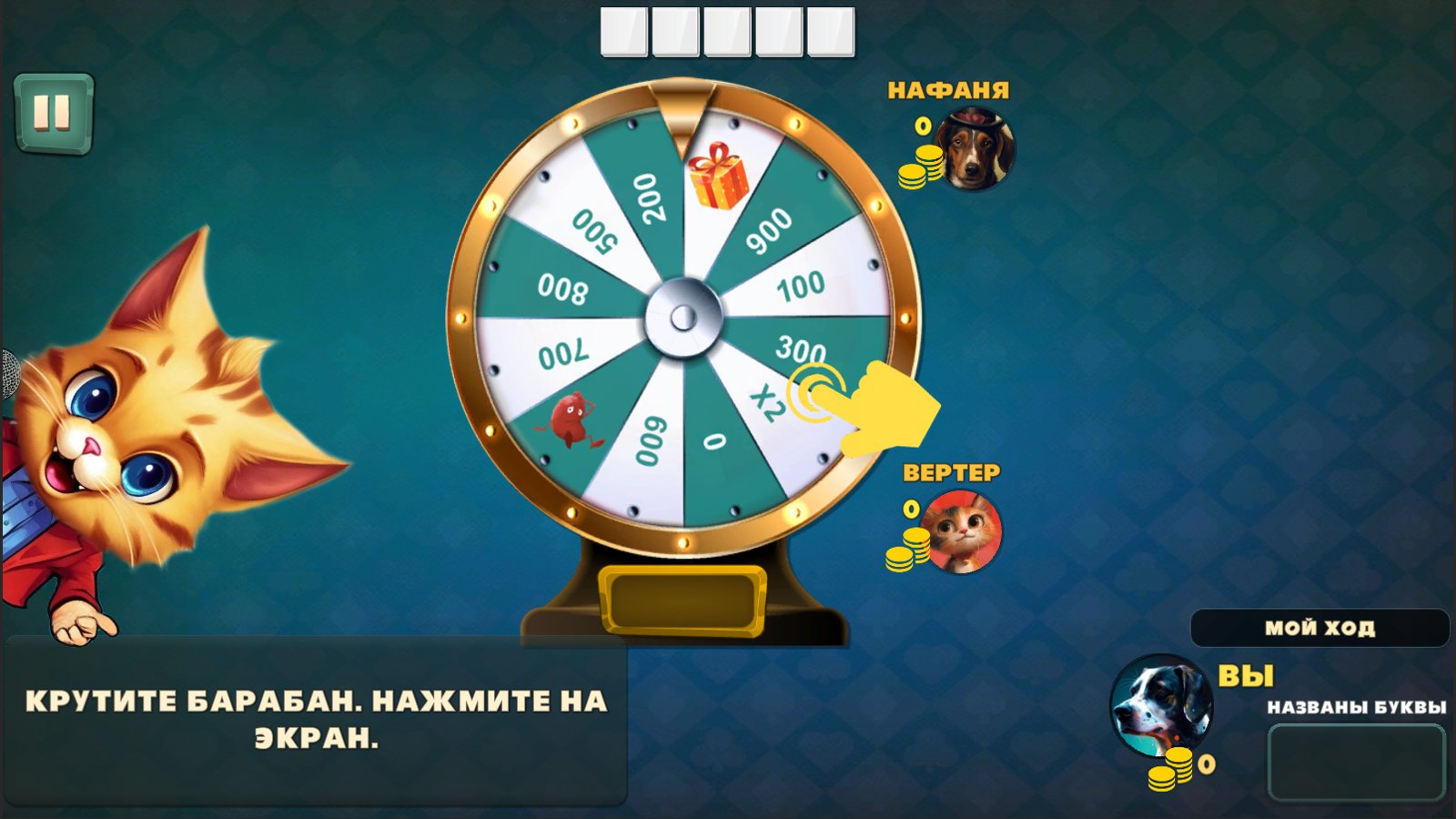This screenshot has width=1456, height=819.
Task: Spin the wheel by clicking its center hub
Action: click(x=682, y=318)
